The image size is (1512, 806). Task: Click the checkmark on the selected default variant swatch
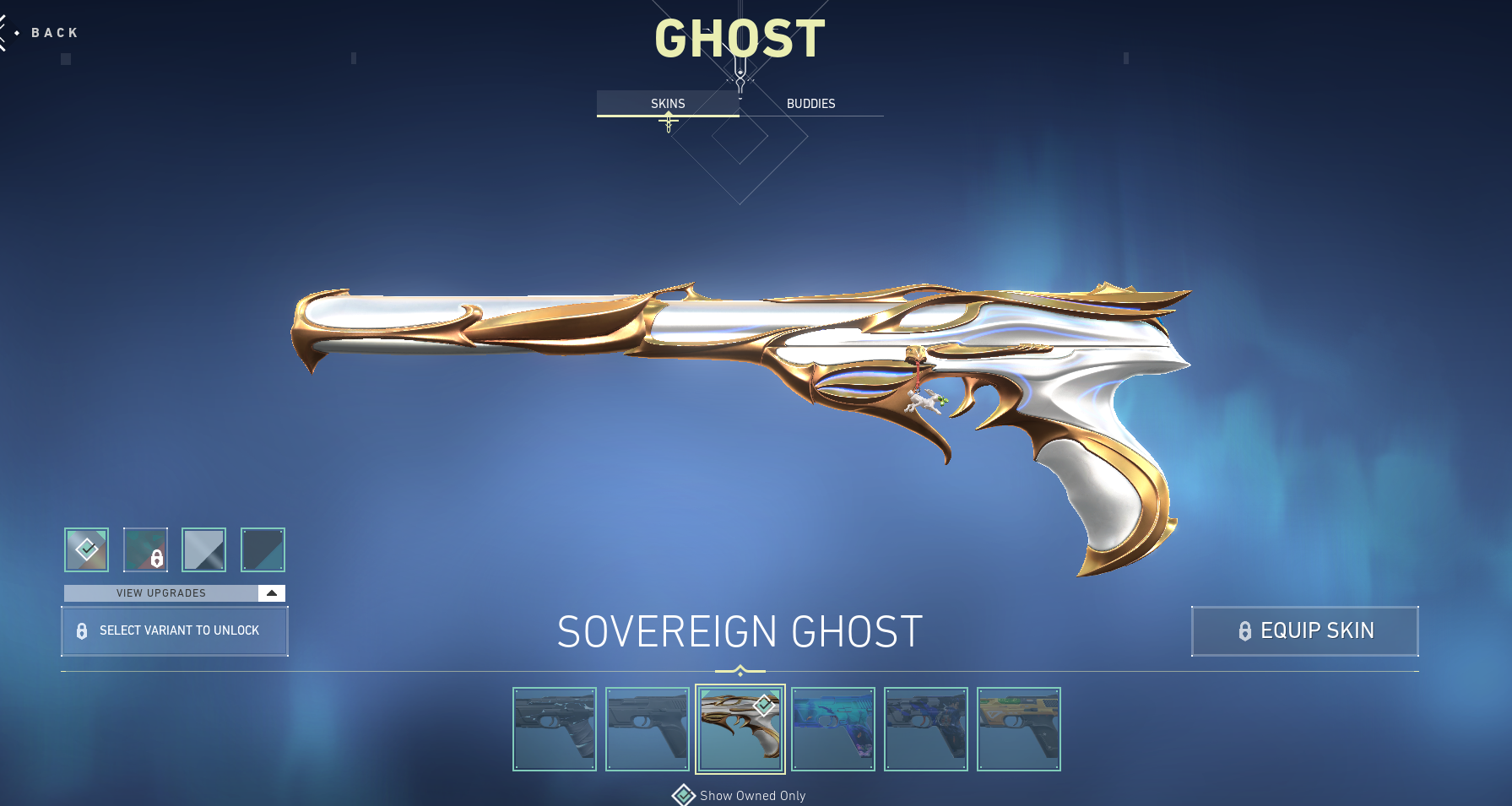pos(86,549)
